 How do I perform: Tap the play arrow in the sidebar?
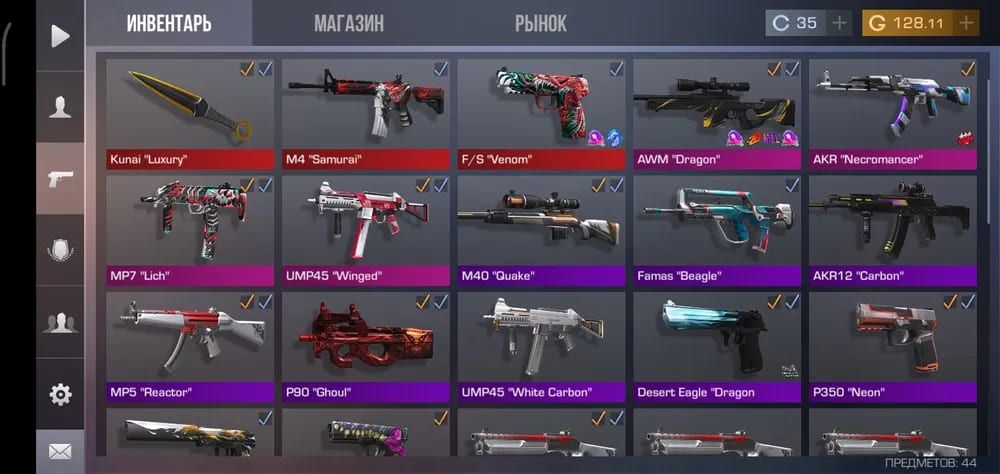[60, 37]
